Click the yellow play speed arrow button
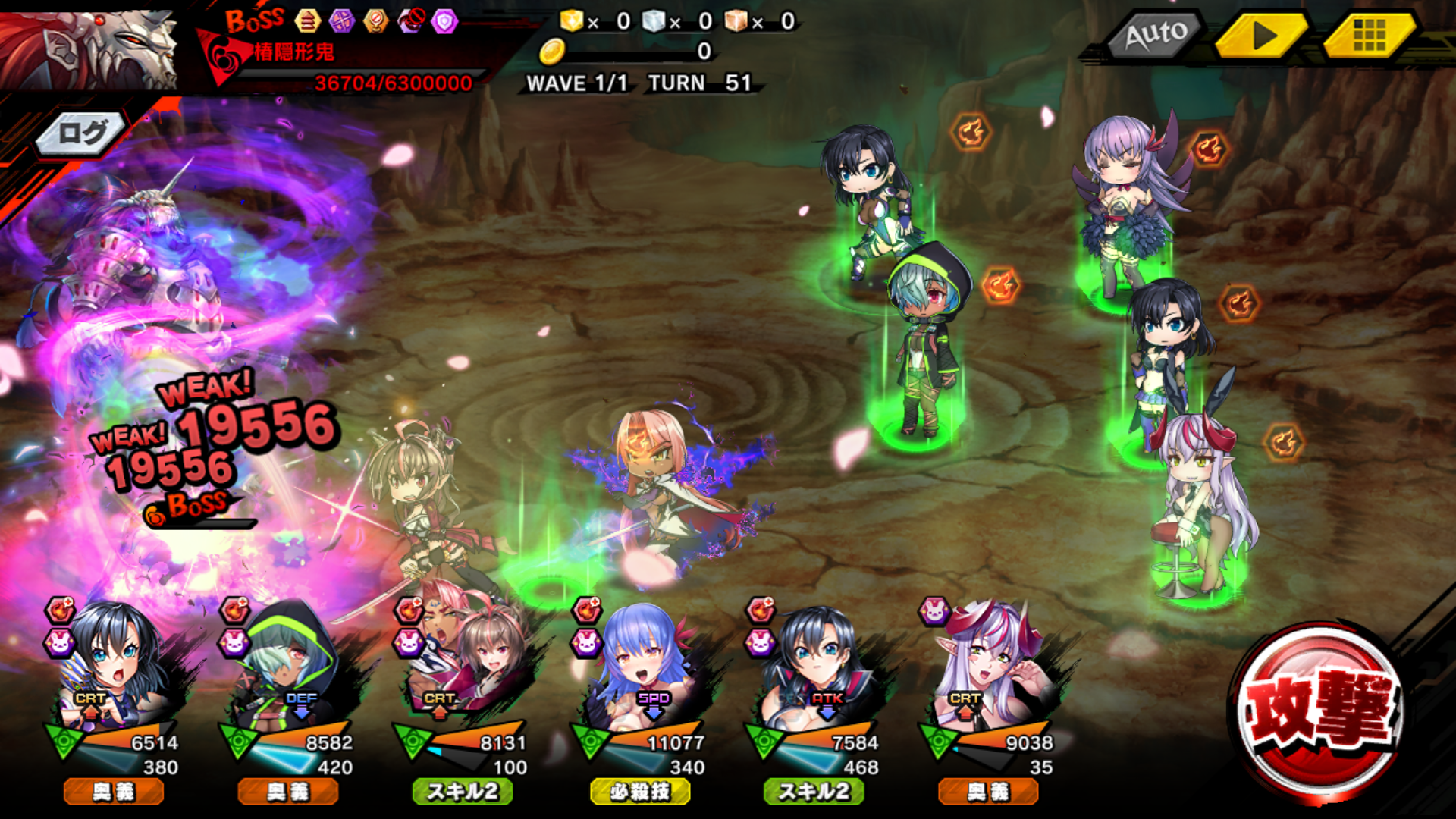The width and height of the screenshot is (1456, 819). tap(1262, 35)
